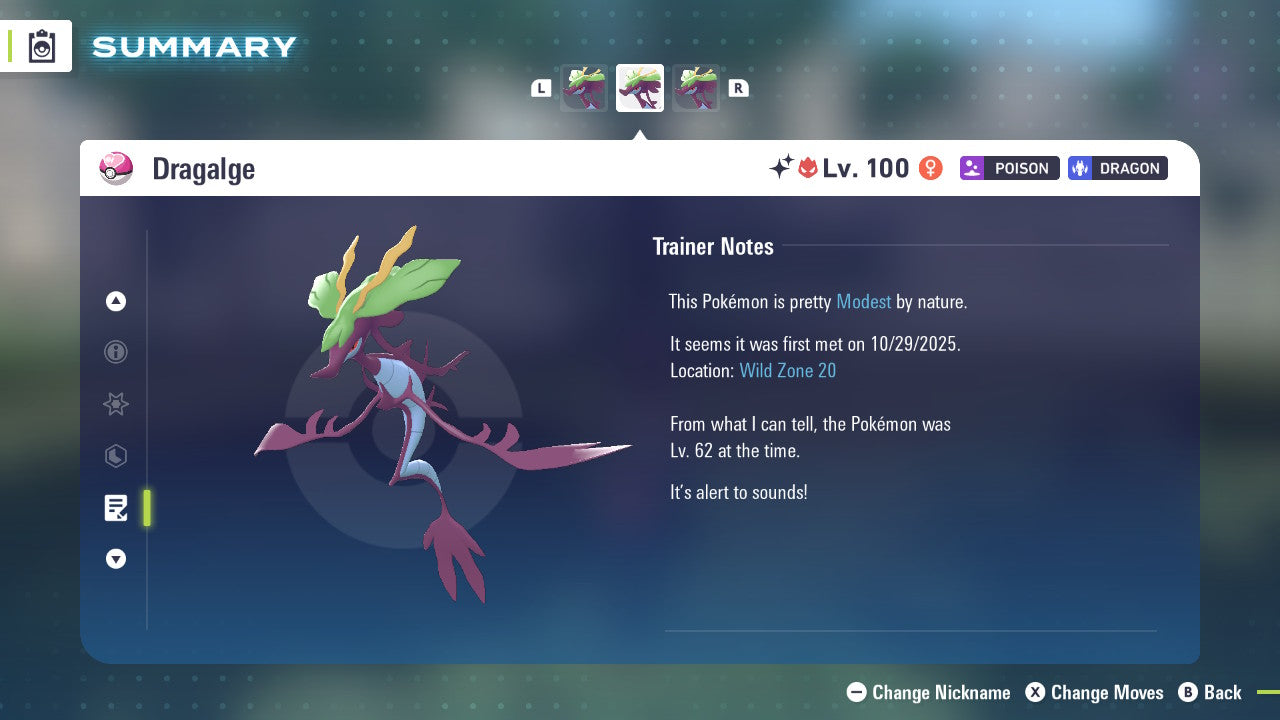Click the clipboard icon in the top-left corner
The height and width of the screenshot is (720, 1280).
pos(41,46)
